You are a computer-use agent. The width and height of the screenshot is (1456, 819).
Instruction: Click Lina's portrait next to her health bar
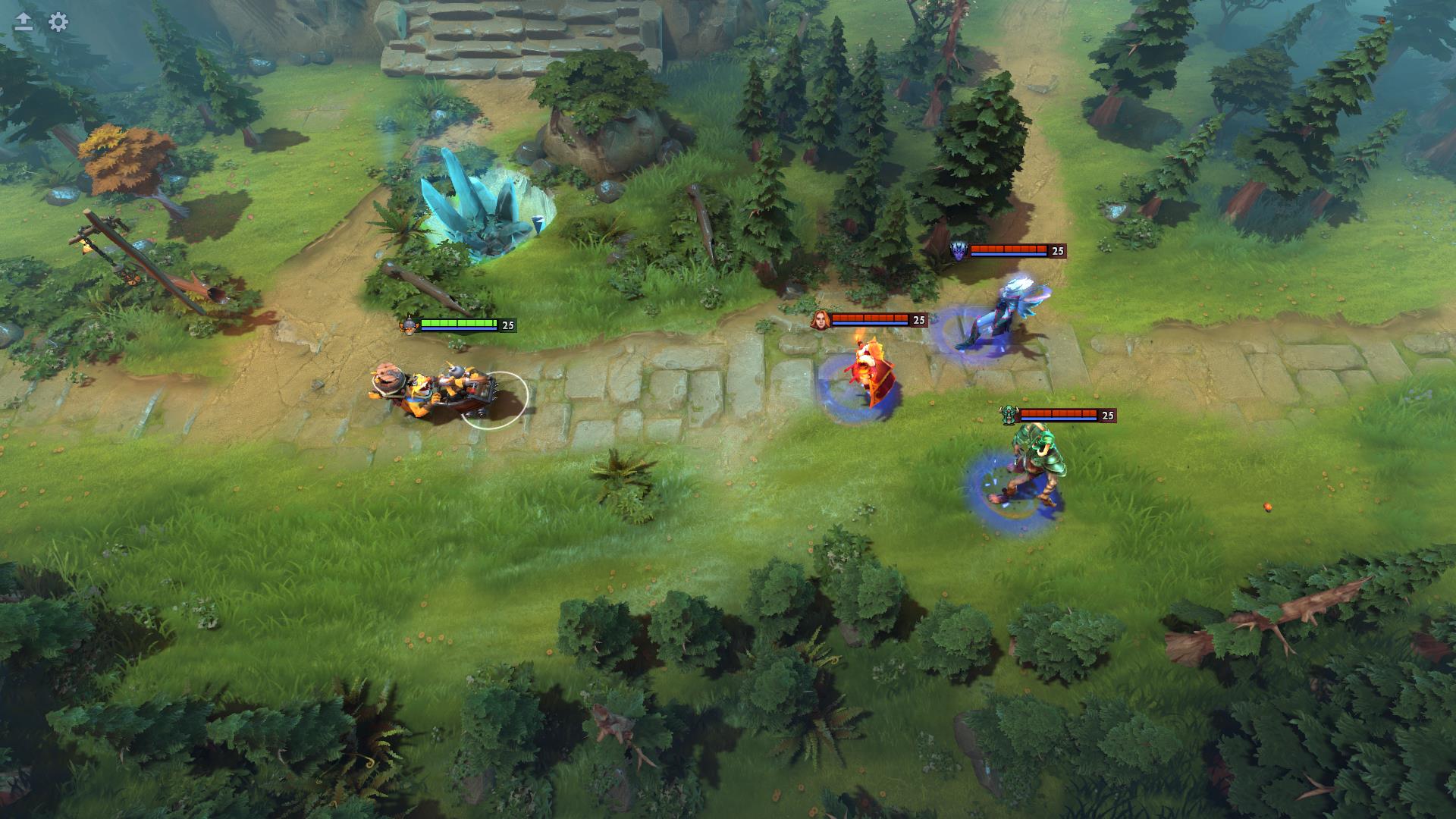821,319
